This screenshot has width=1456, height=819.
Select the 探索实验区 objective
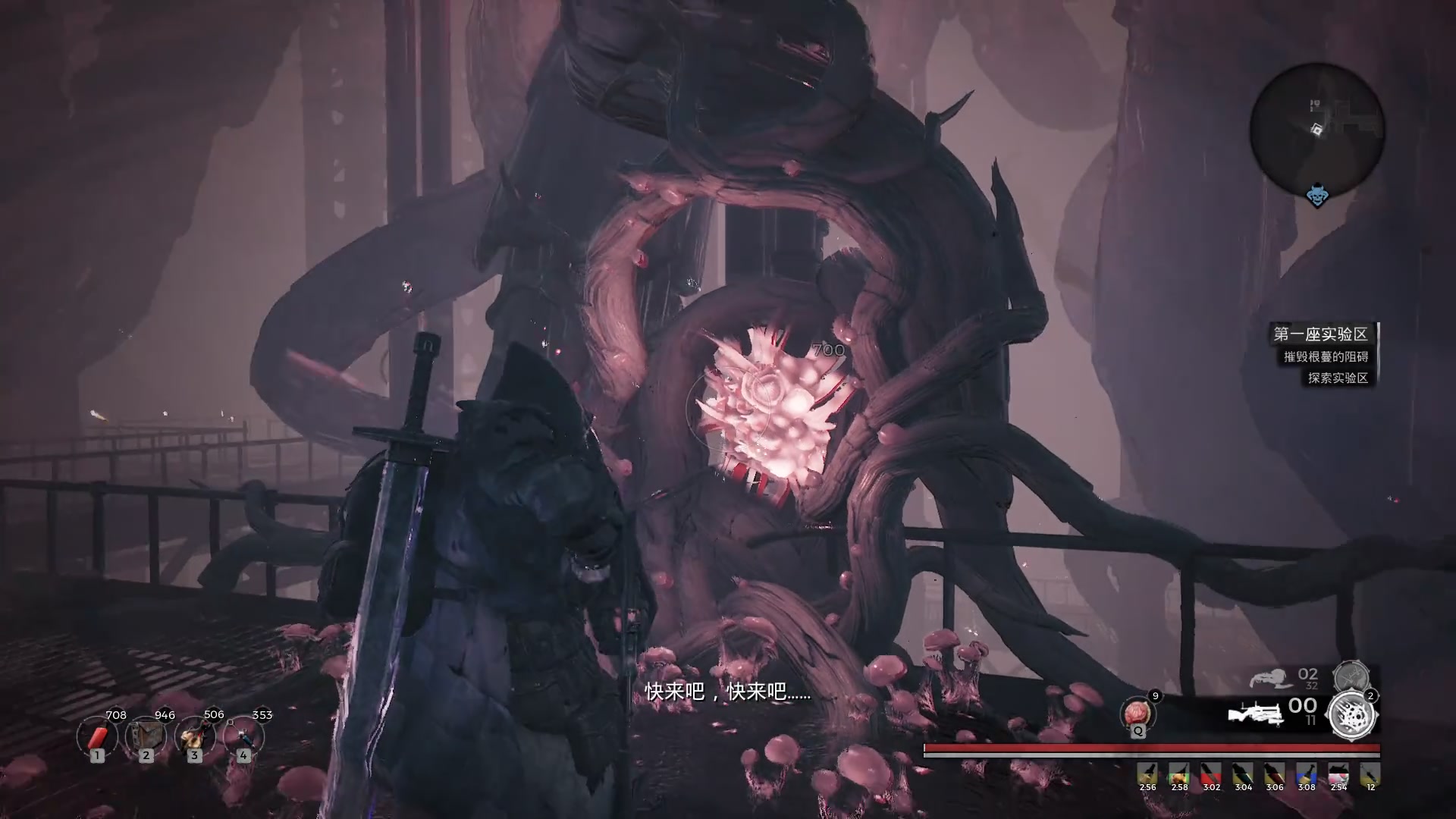click(x=1338, y=378)
